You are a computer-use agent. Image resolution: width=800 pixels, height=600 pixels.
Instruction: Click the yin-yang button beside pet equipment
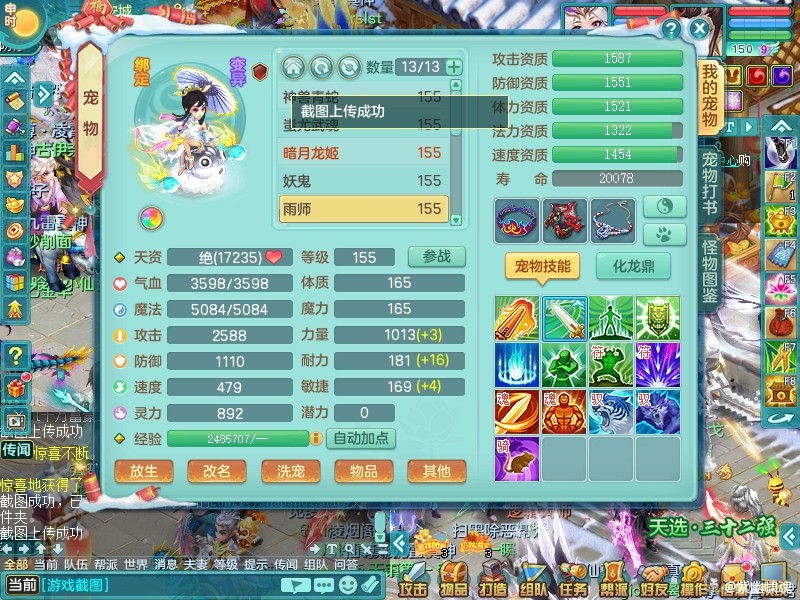(x=664, y=206)
